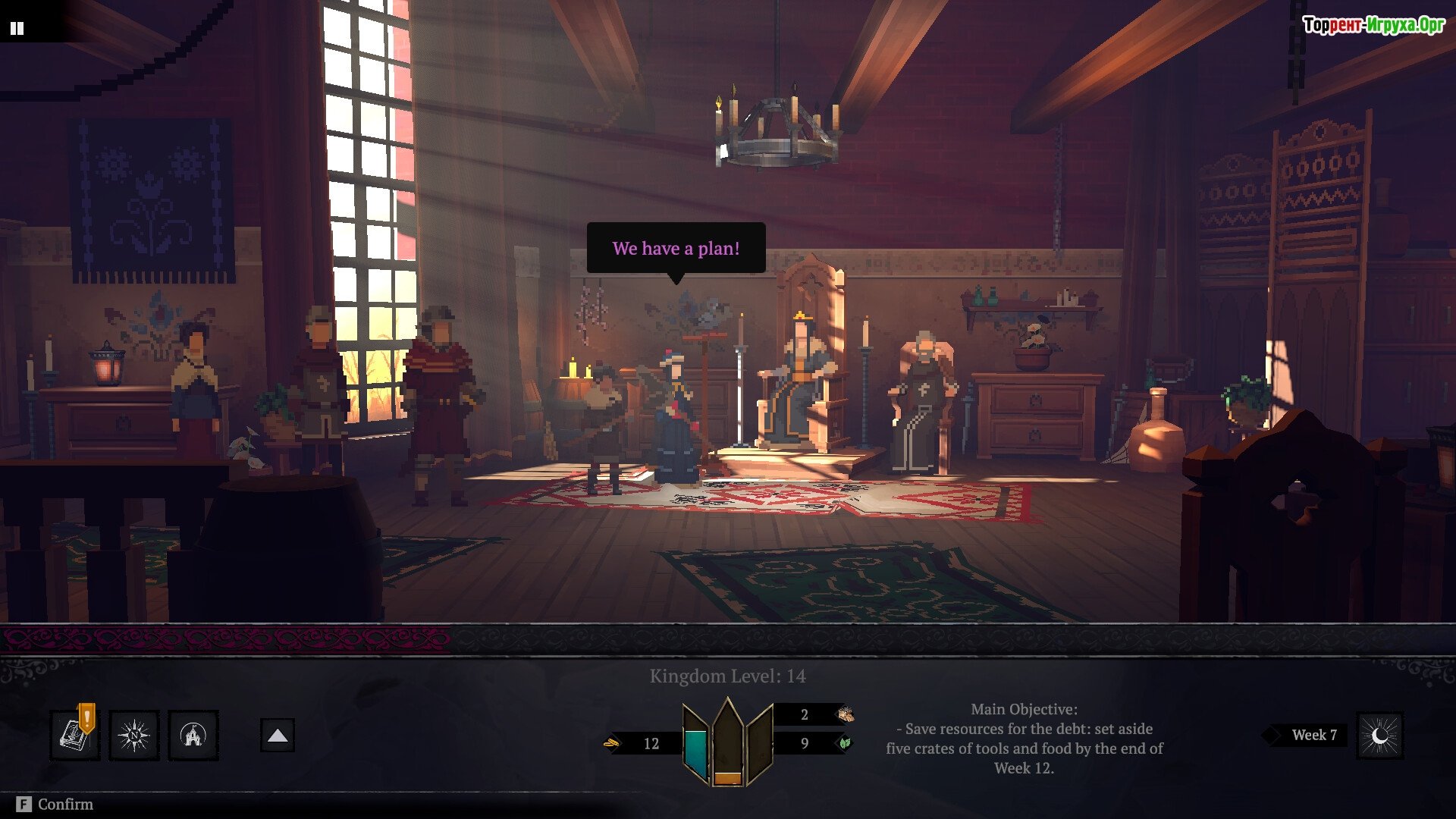The height and width of the screenshot is (819, 1456).
Task: Open the castle kingdom button
Action: pos(193,735)
